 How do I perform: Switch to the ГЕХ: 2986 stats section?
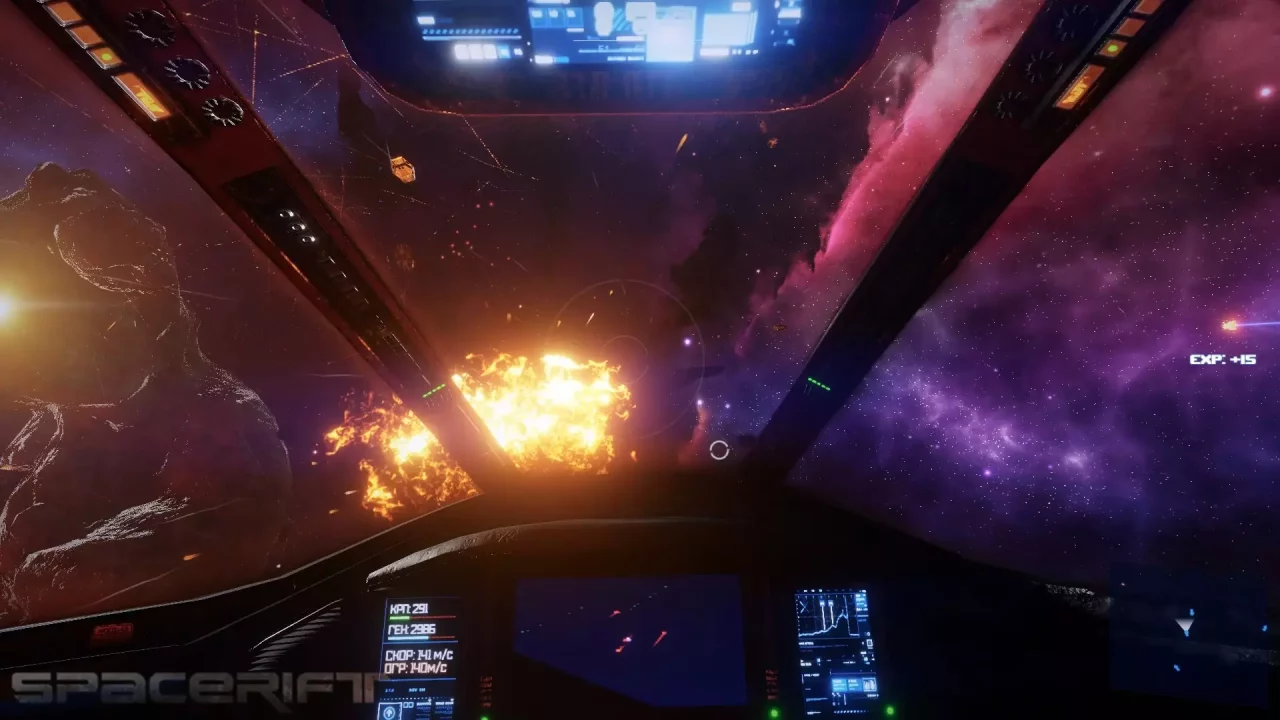(413, 630)
